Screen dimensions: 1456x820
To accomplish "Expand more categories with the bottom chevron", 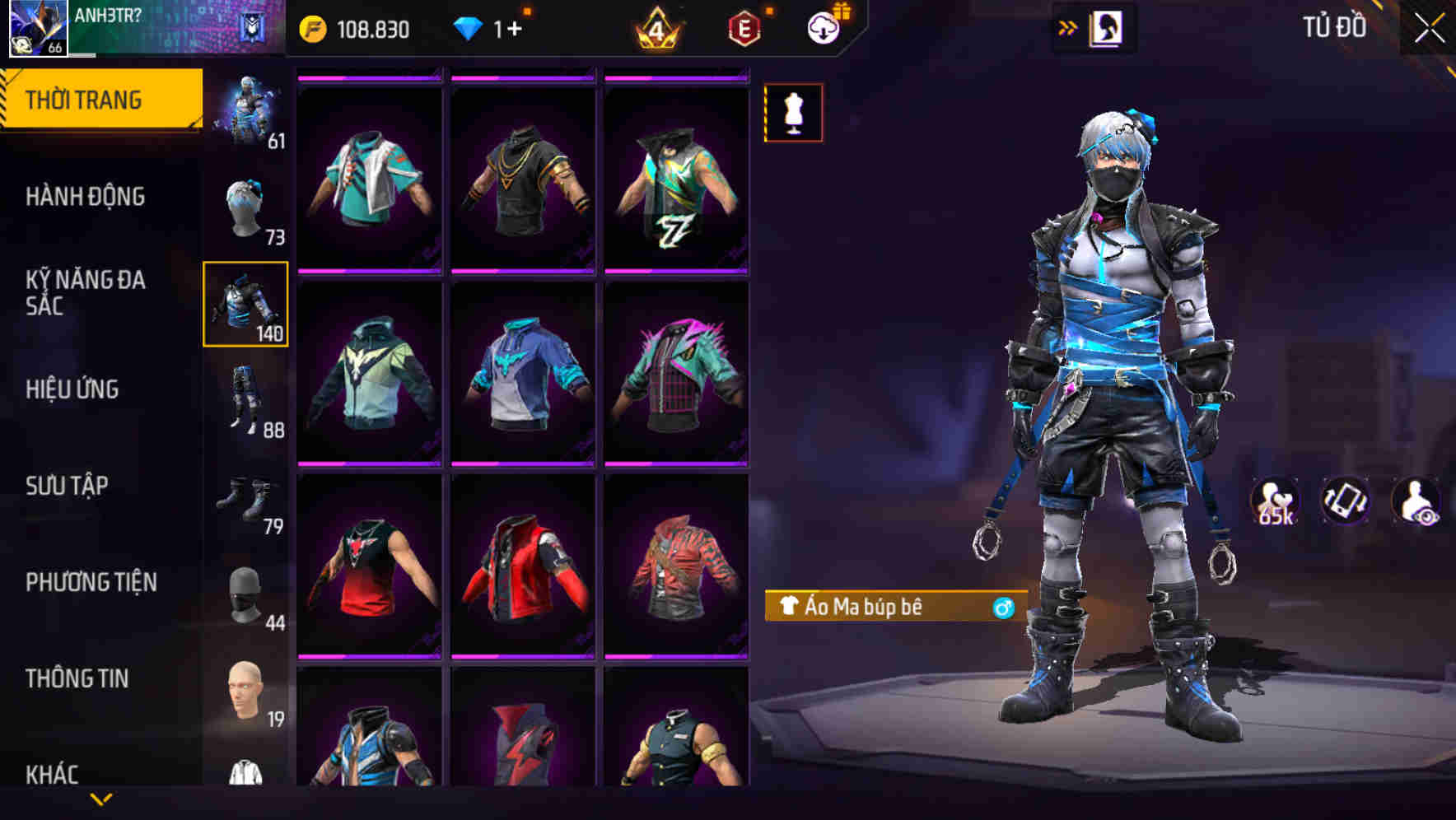I will [x=100, y=797].
